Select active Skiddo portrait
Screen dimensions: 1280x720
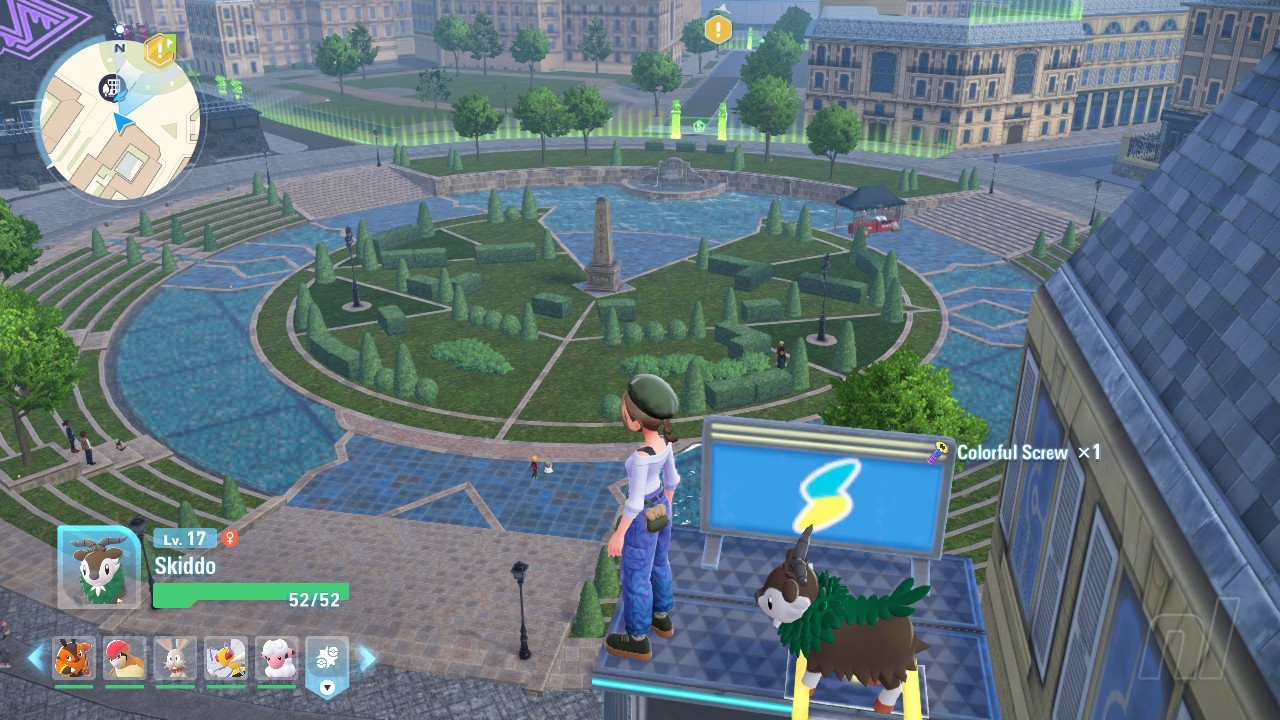99,566
